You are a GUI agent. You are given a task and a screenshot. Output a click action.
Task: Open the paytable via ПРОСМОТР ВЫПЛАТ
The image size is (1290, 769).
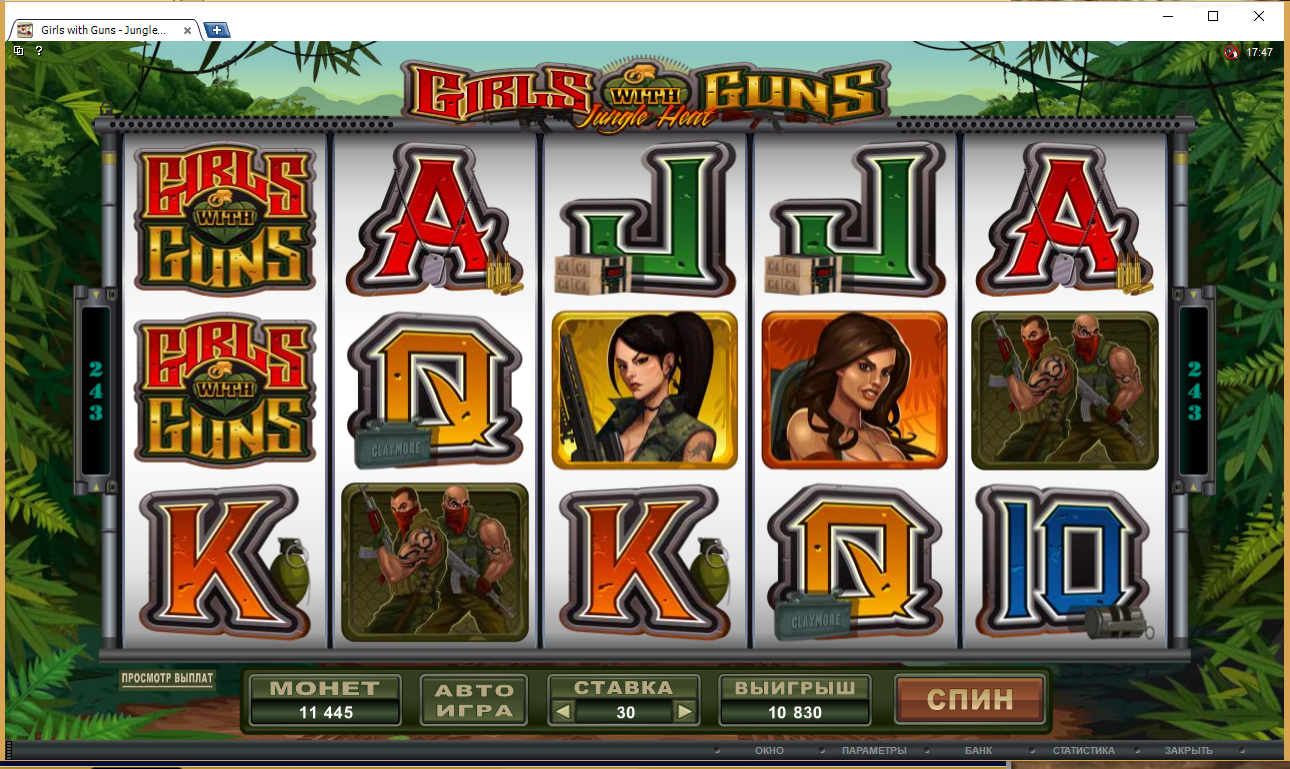pos(167,679)
